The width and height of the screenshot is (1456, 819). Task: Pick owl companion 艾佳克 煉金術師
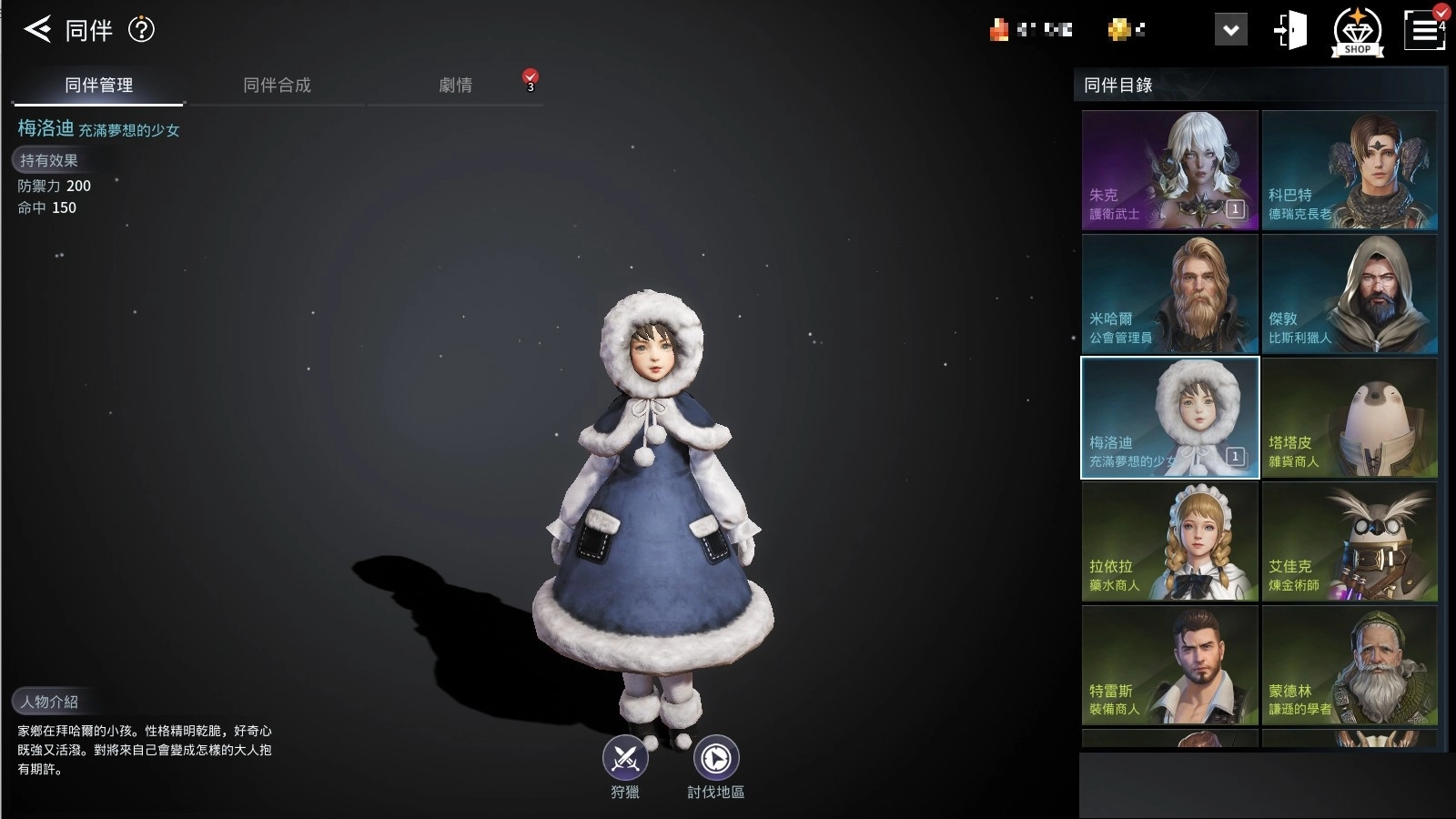(x=1350, y=541)
